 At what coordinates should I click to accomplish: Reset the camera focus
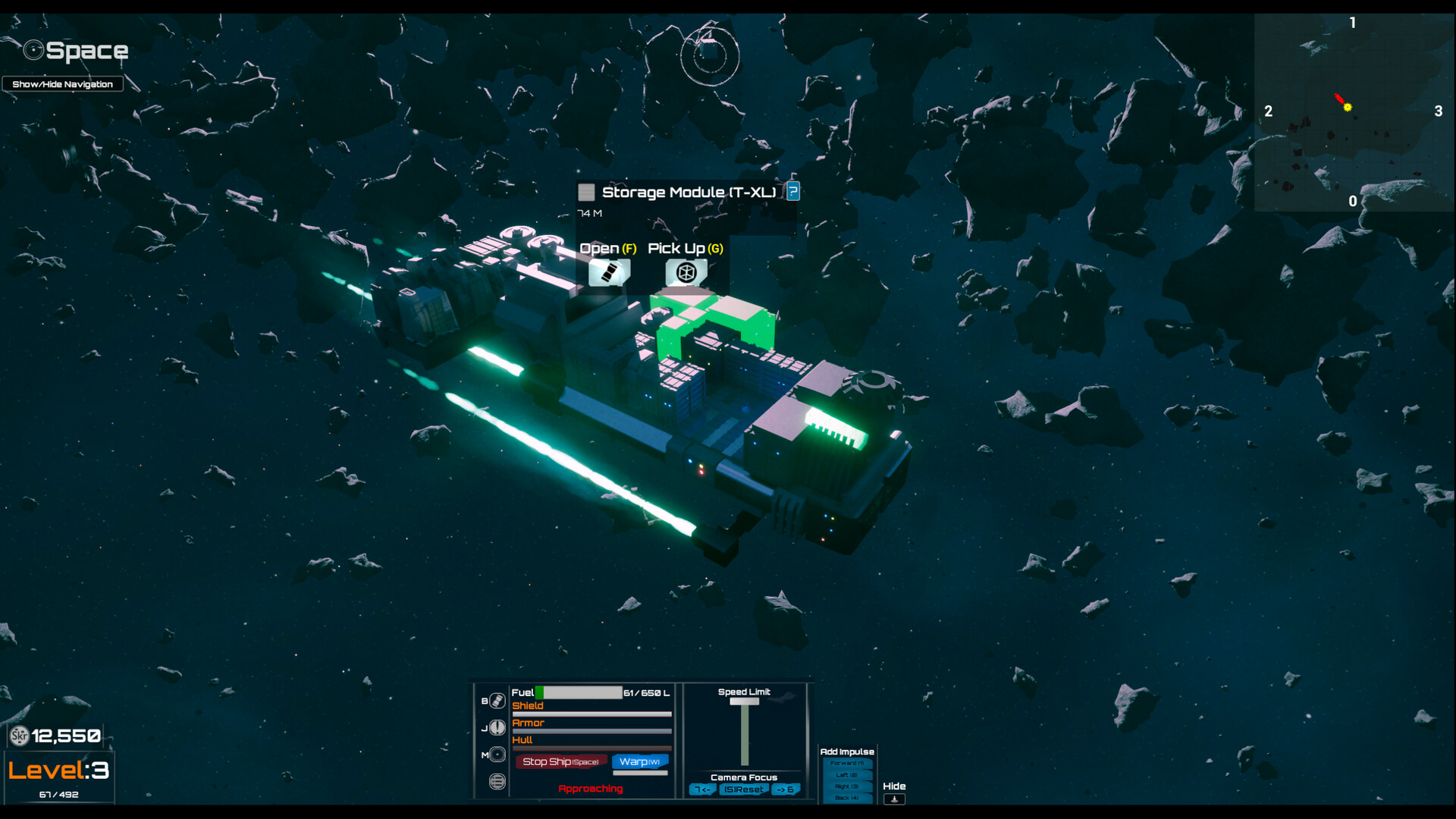point(743,789)
